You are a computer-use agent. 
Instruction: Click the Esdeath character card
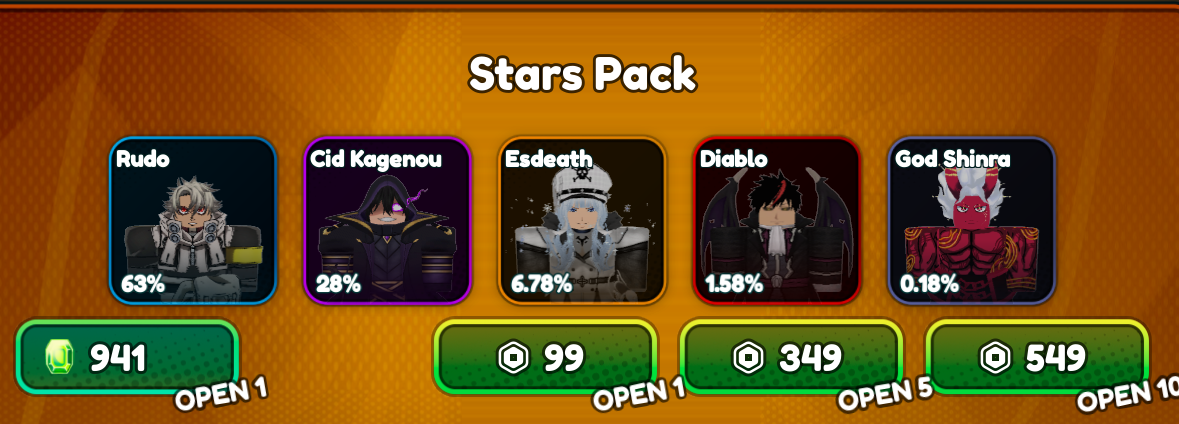click(582, 220)
